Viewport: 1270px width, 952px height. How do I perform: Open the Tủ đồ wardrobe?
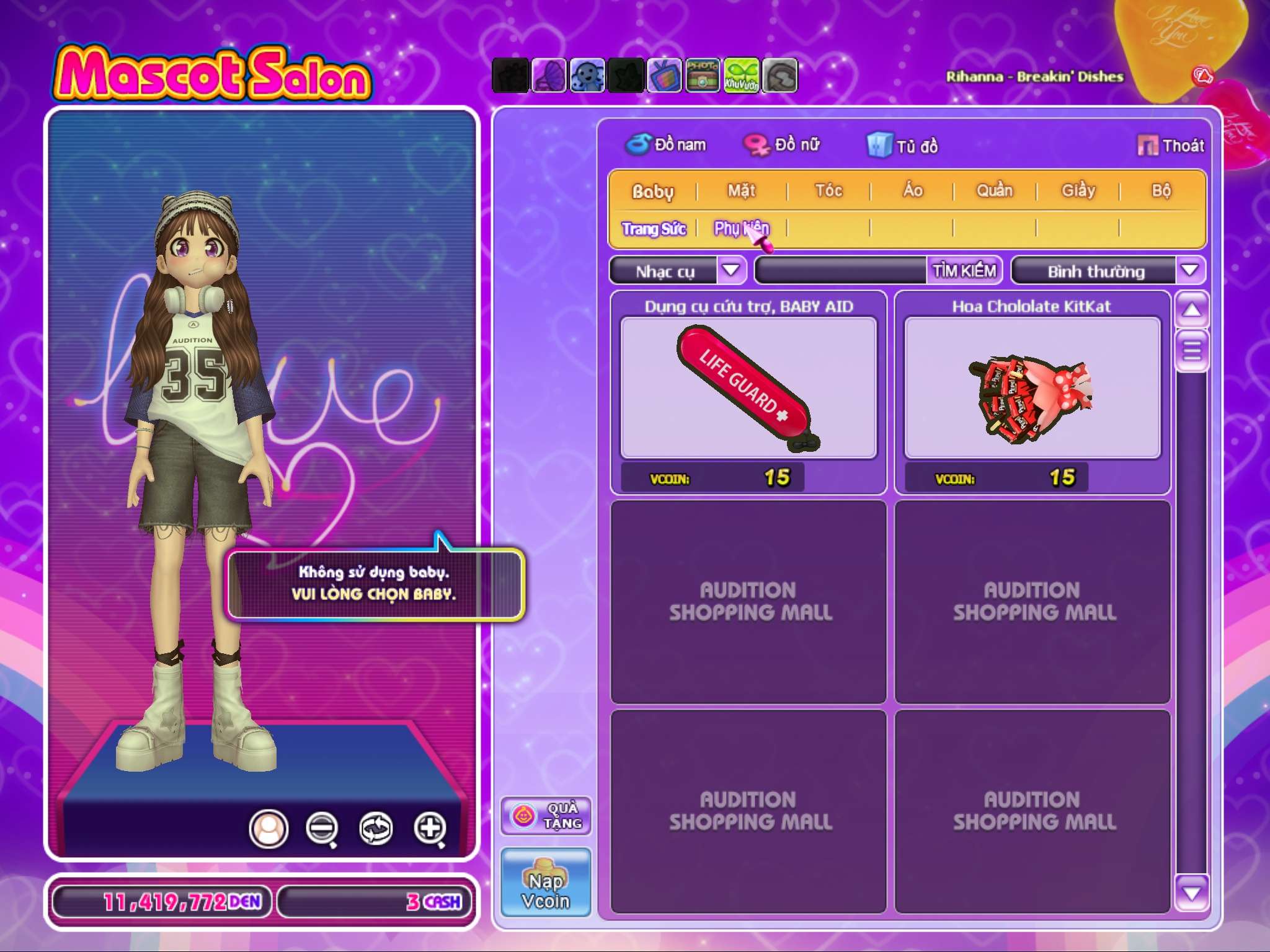click(903, 146)
